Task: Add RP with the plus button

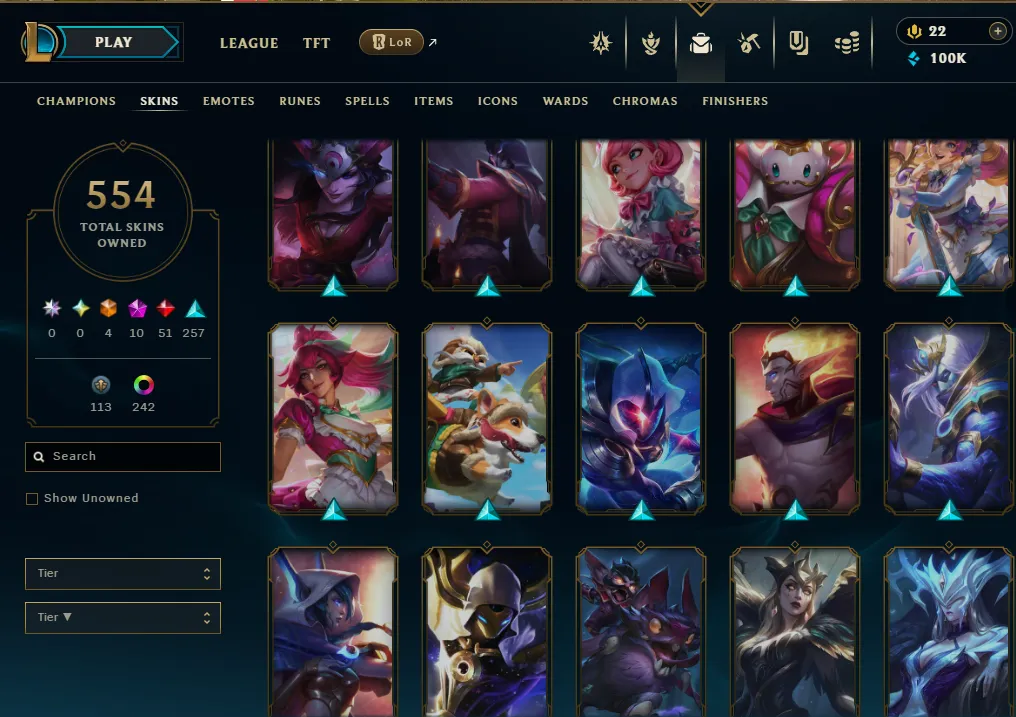Action: [x=997, y=31]
